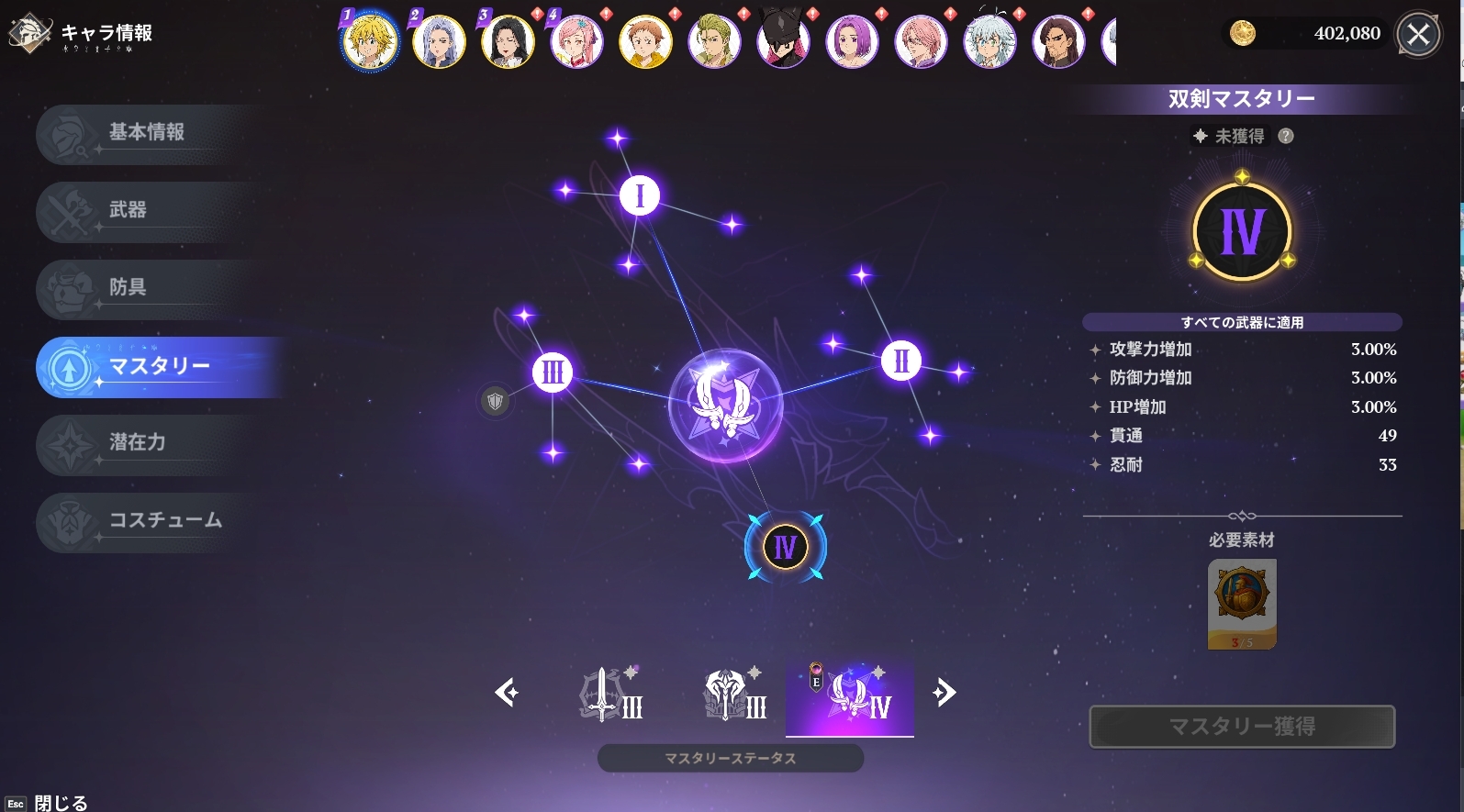Open the help question mark beside 未獲得

click(x=1286, y=136)
